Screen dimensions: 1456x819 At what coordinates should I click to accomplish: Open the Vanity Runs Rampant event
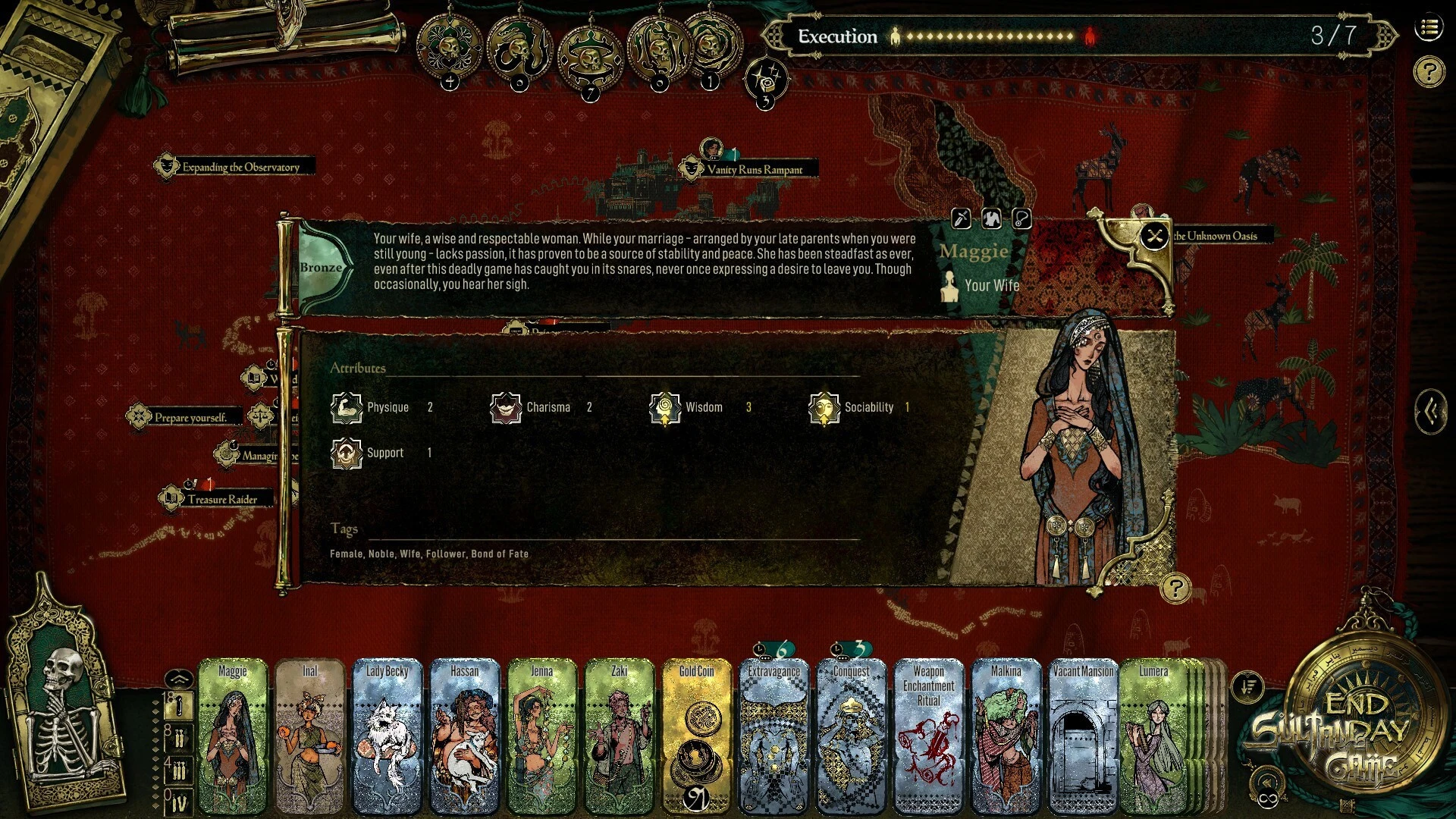coord(753,170)
